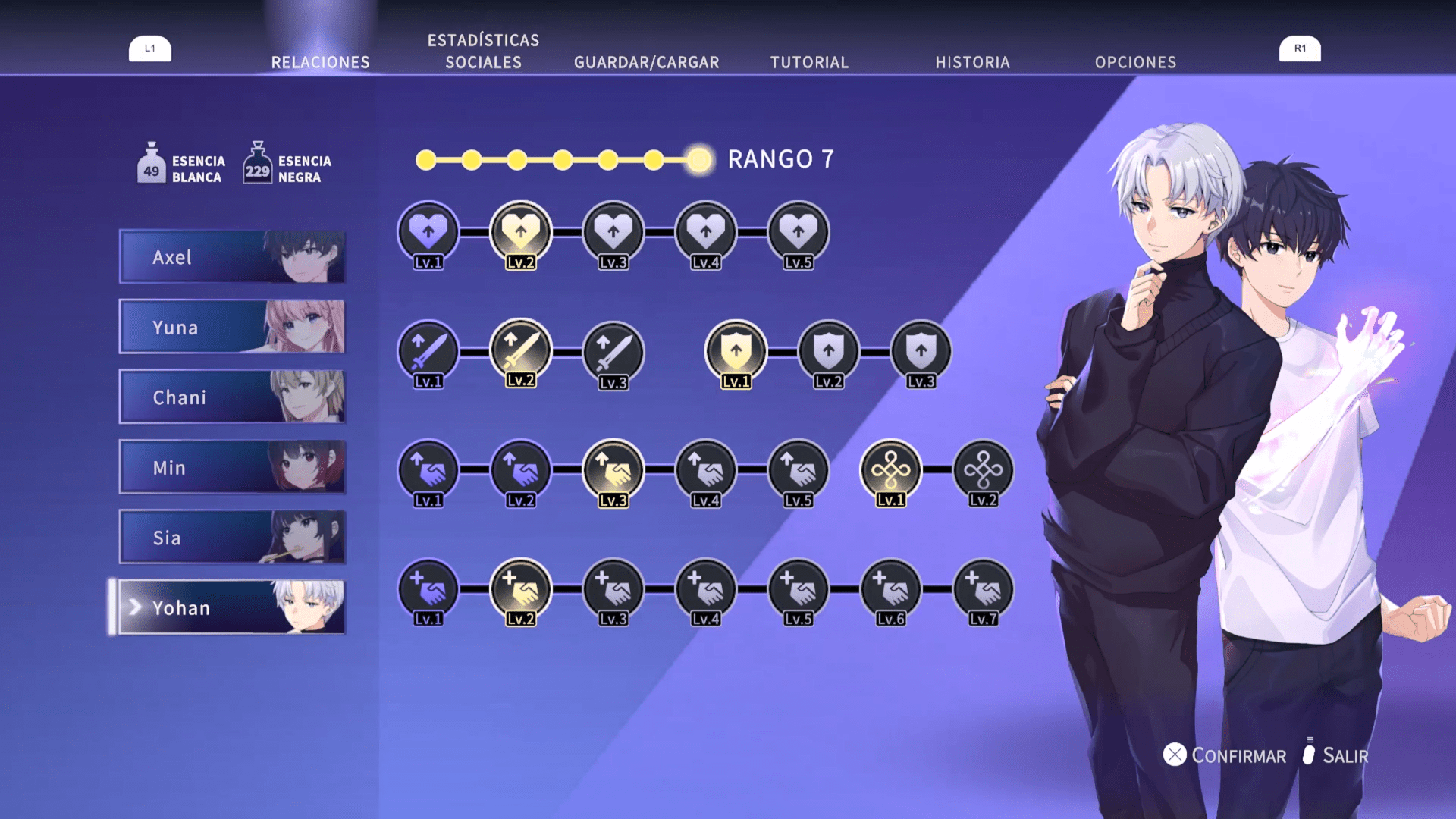
Task: Go to the Tutorial tab
Action: 809,62
